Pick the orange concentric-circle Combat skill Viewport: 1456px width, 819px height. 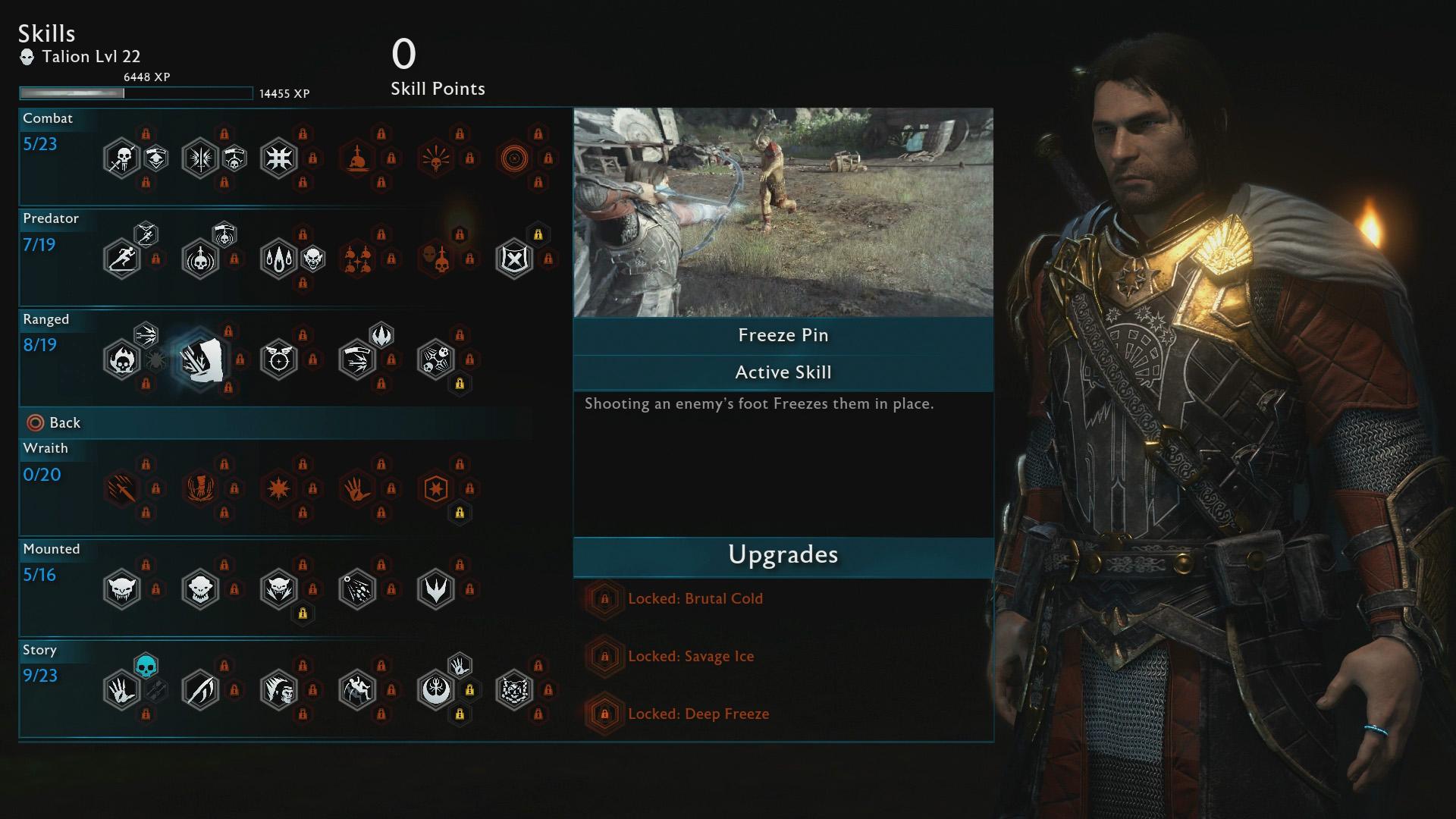pos(514,158)
